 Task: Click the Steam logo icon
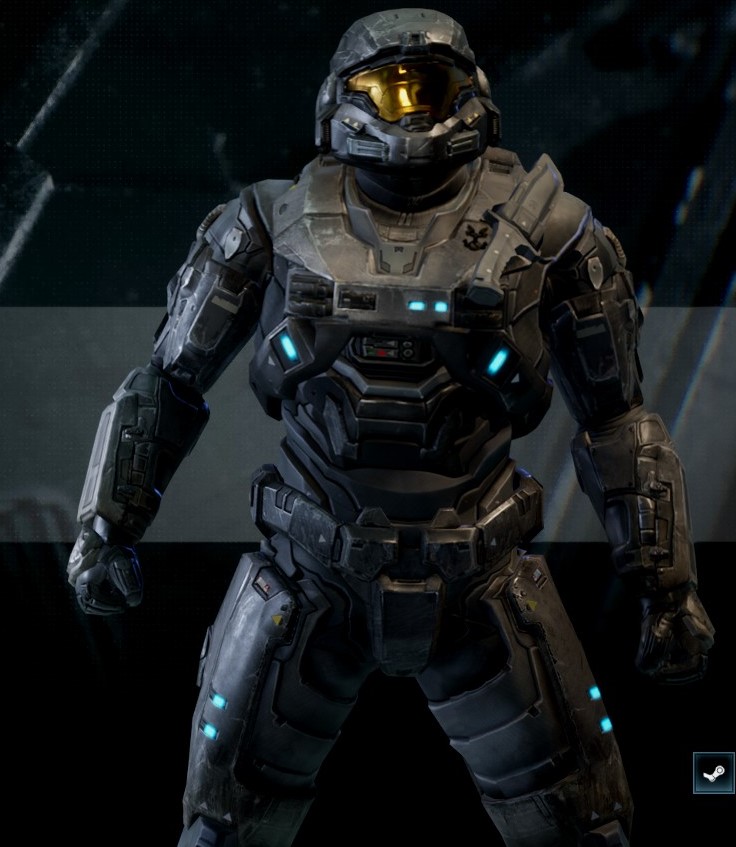pyautogui.click(x=713, y=773)
